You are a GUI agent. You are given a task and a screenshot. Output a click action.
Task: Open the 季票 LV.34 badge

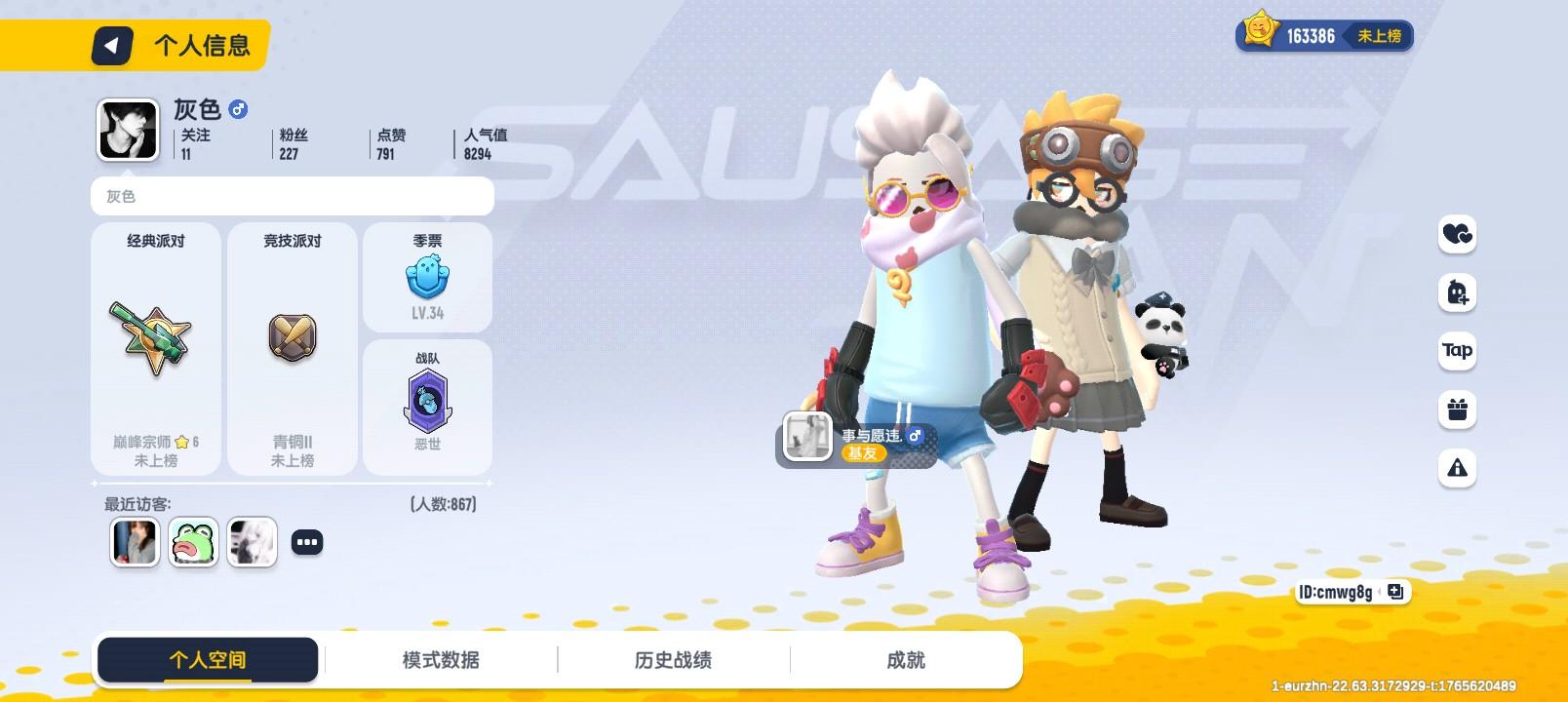[x=427, y=278]
